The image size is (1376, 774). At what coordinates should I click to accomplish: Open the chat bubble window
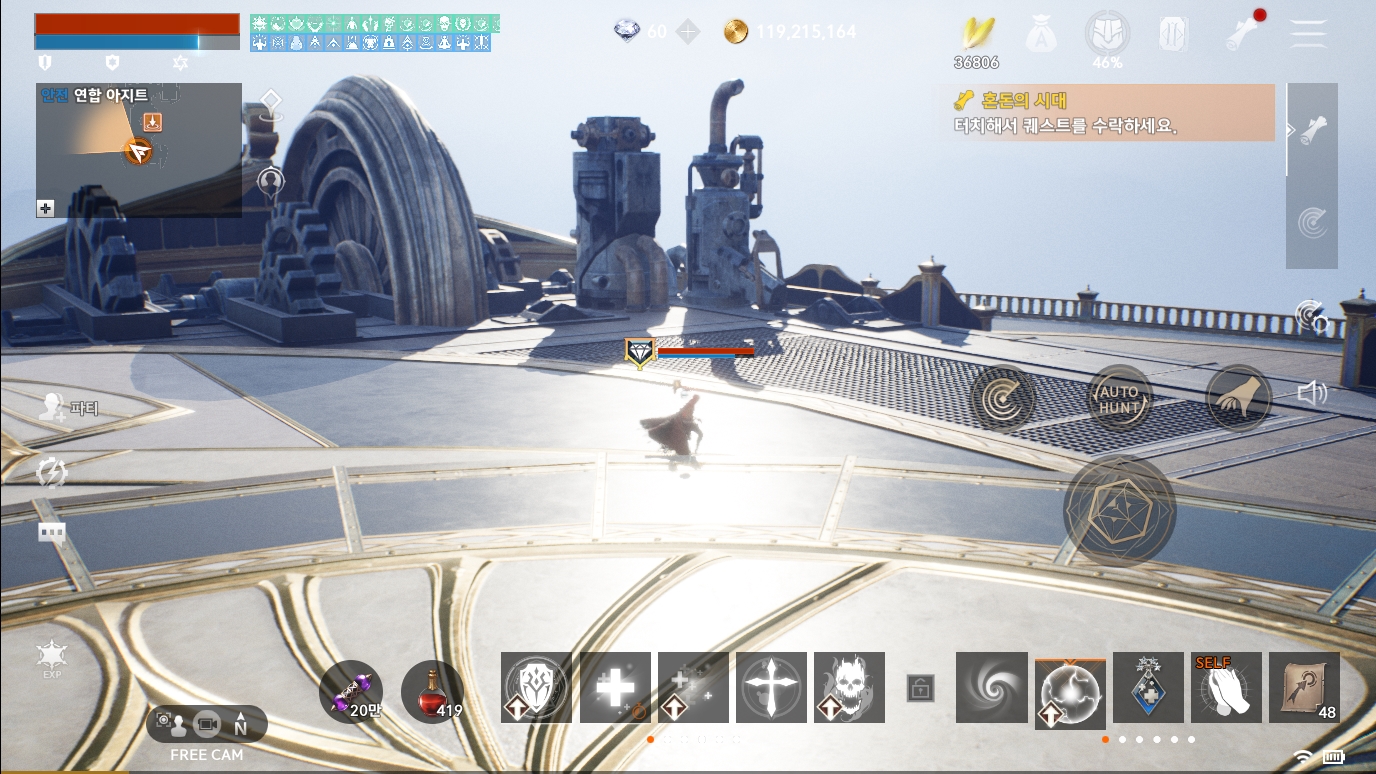tap(52, 532)
